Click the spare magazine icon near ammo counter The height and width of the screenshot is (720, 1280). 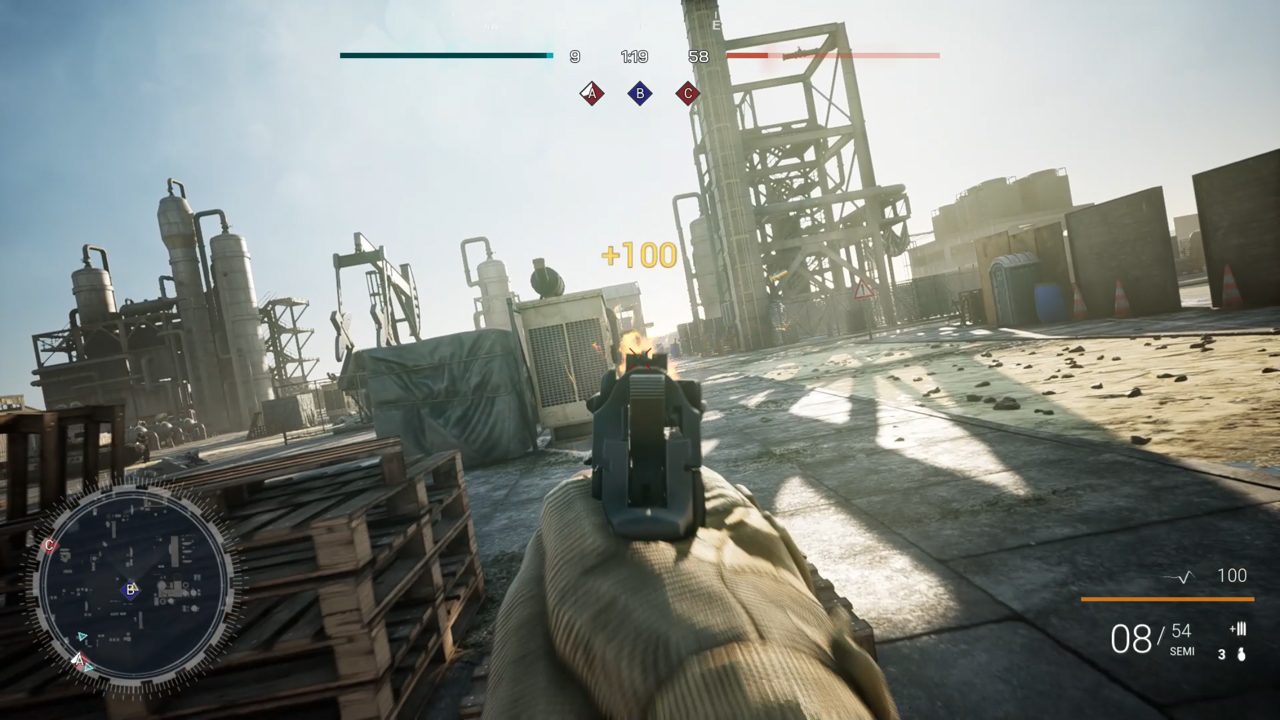click(1237, 630)
